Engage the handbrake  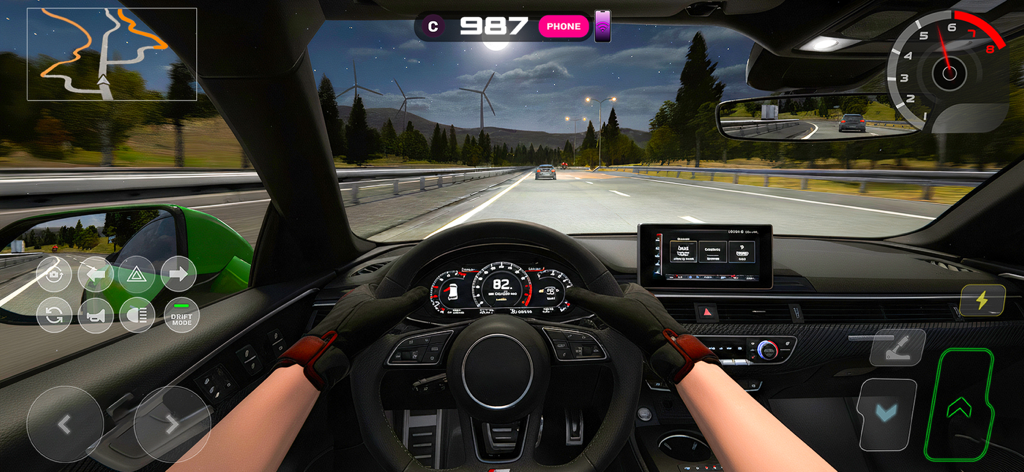(x=897, y=348)
